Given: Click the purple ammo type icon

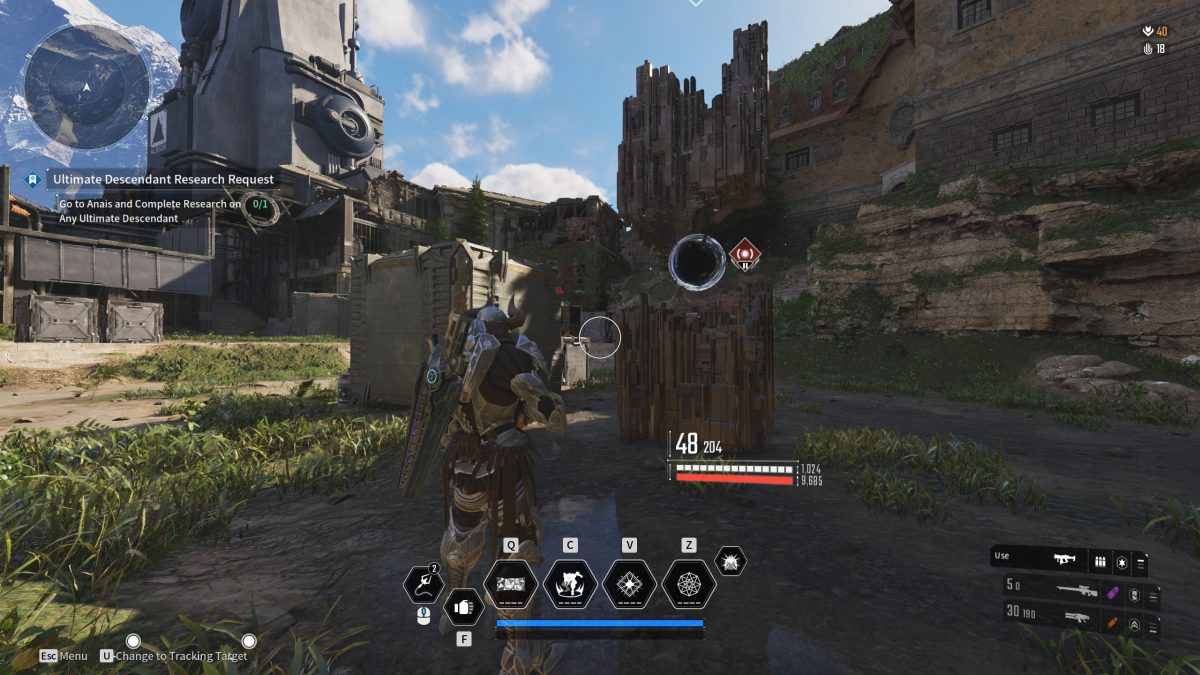Looking at the screenshot, I should pos(1111,593).
